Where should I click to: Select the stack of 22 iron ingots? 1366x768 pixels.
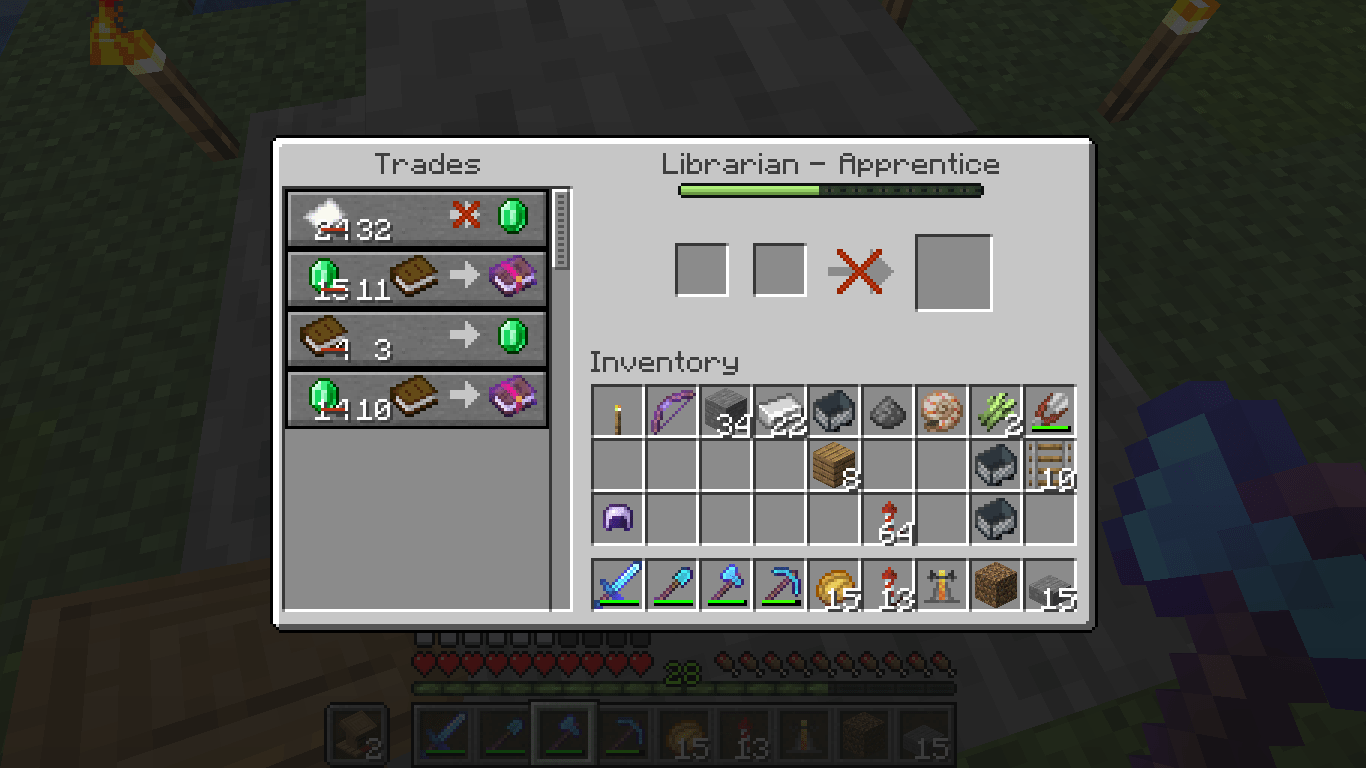(x=780, y=413)
